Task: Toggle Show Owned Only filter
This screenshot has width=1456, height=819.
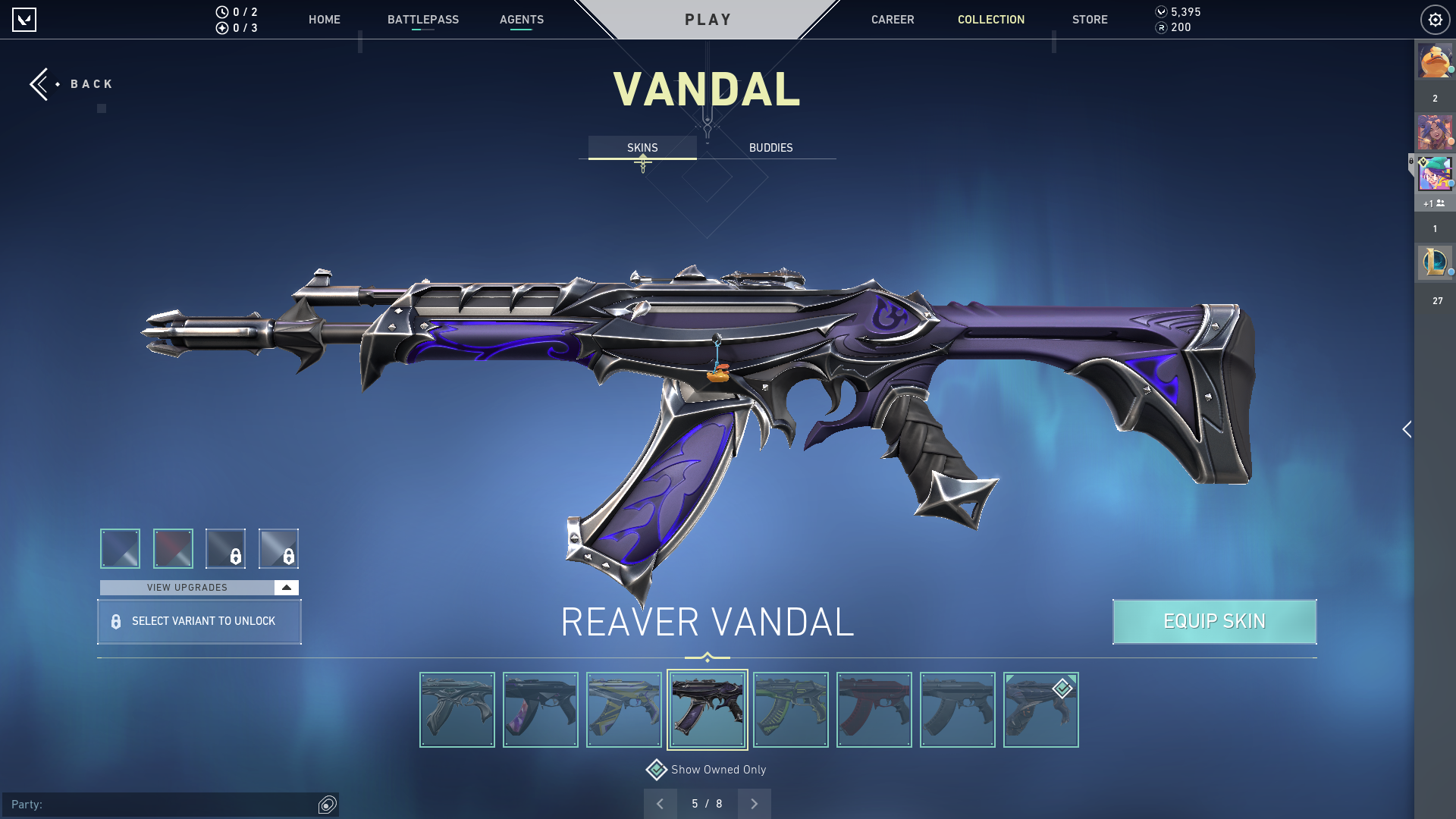Action: coord(657,770)
